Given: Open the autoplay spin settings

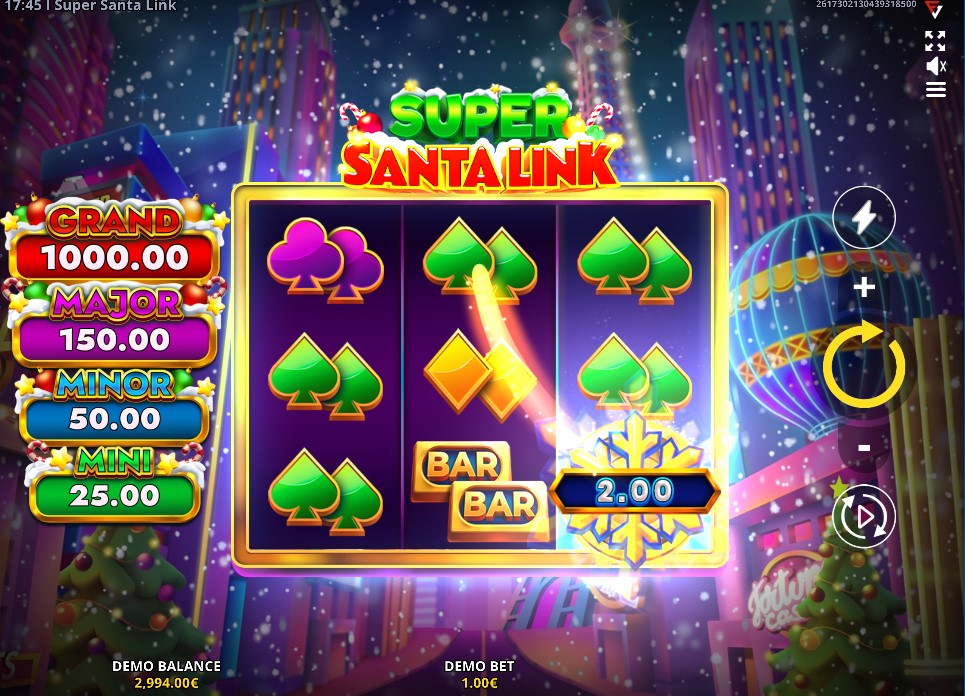Looking at the screenshot, I should [x=864, y=516].
